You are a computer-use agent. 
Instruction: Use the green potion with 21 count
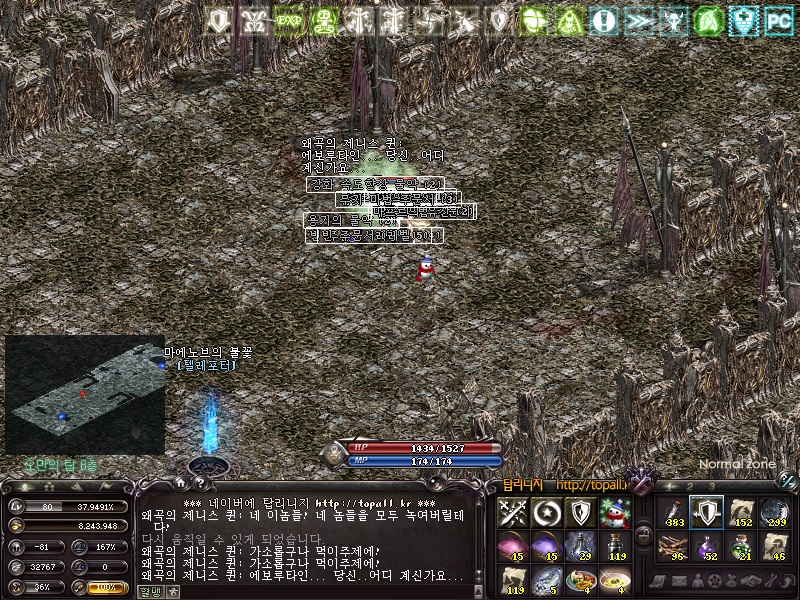tap(741, 546)
